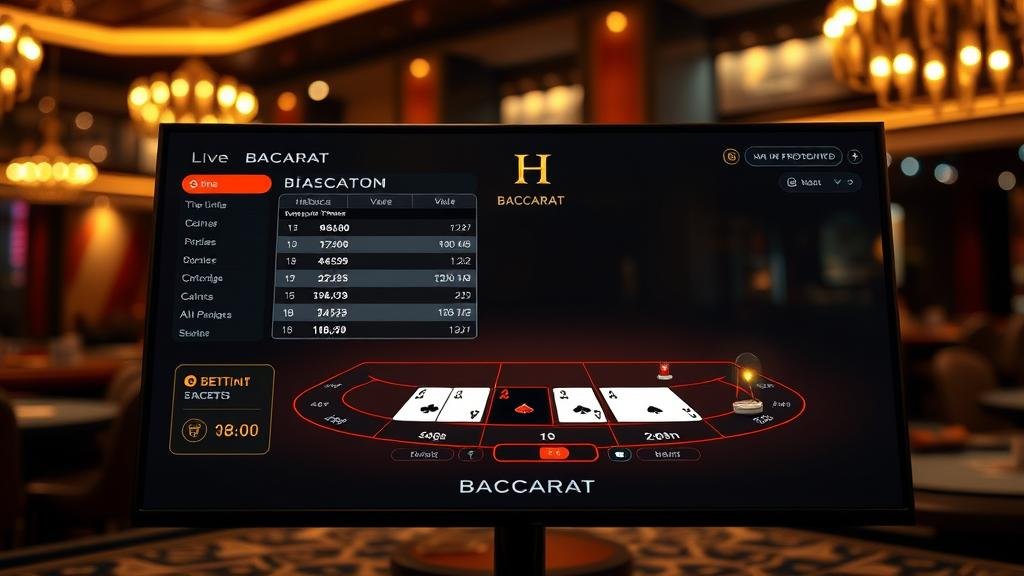This screenshot has height=576, width=1024.
Task: Choose the right pill button below the table
Action: coord(667,454)
